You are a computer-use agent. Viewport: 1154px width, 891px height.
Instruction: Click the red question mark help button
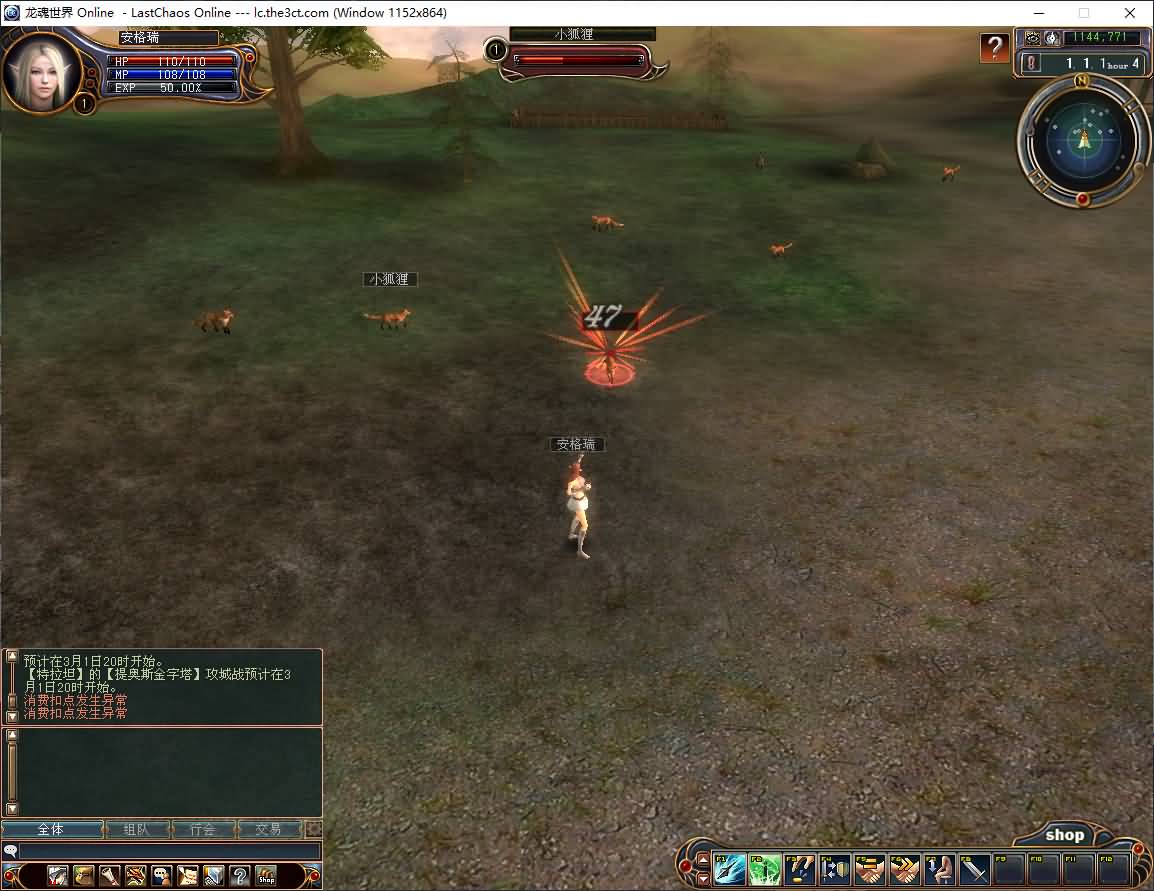pos(993,48)
